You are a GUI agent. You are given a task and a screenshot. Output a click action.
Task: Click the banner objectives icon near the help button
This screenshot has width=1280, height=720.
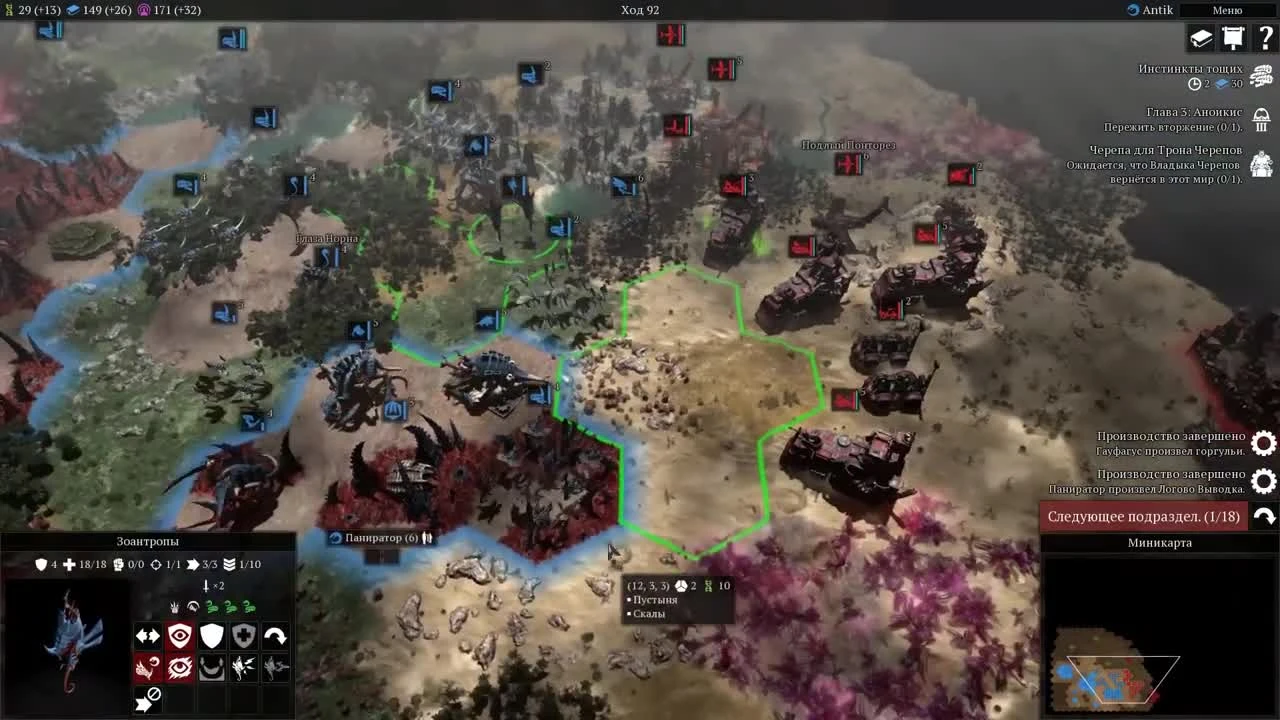[1233, 37]
